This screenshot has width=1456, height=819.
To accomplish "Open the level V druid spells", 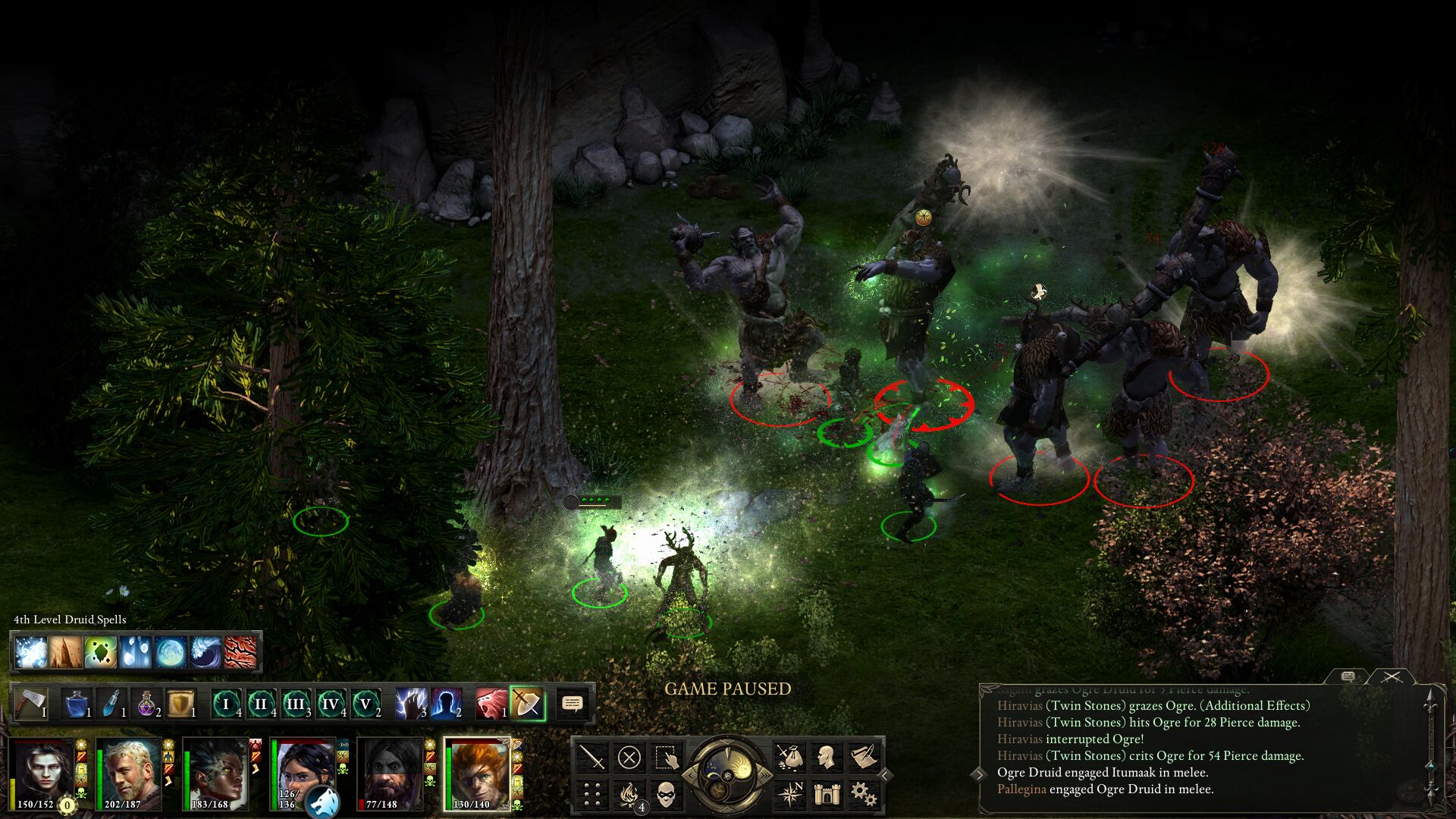I will 366,704.
